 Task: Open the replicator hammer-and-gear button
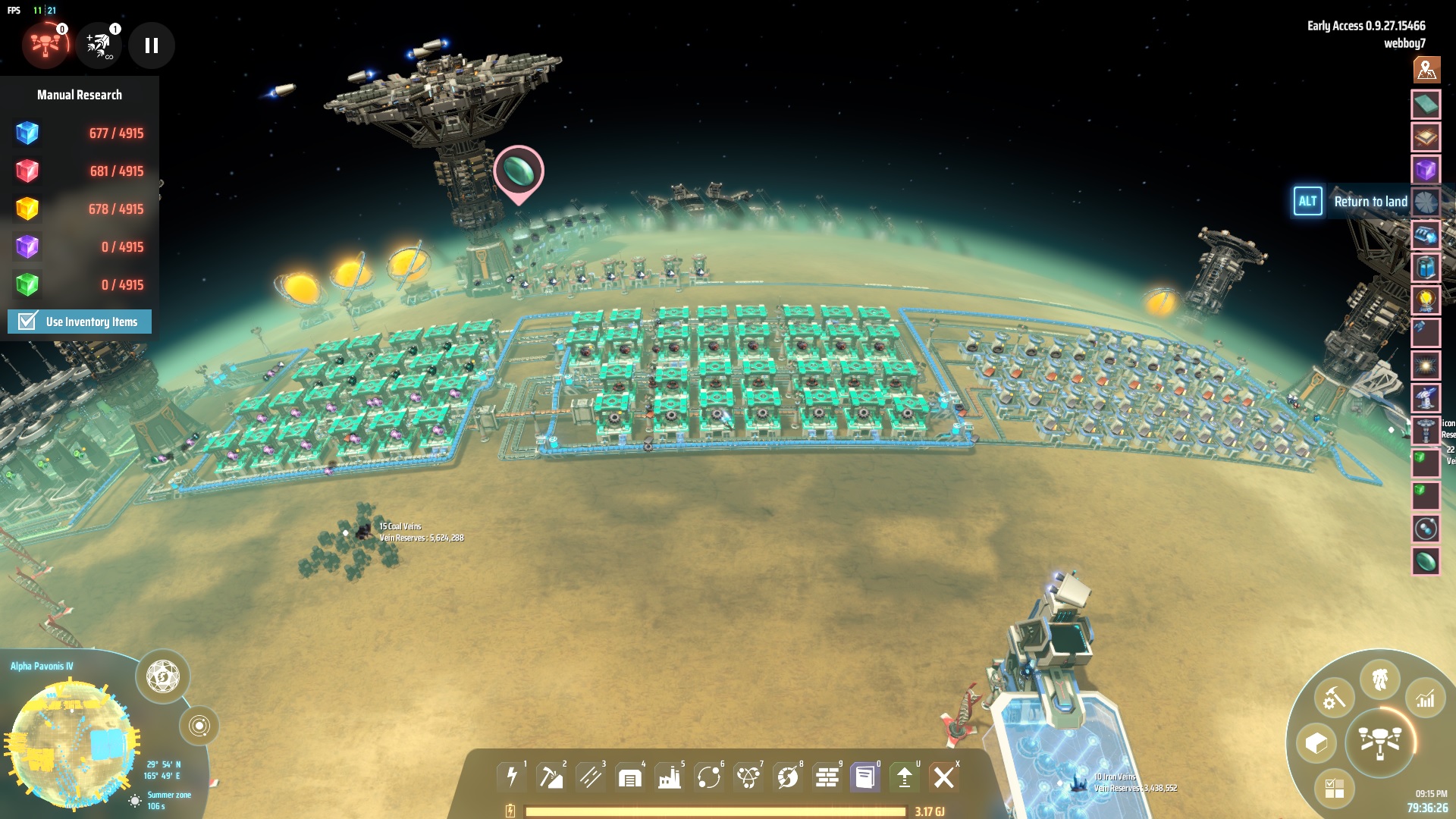(1334, 698)
